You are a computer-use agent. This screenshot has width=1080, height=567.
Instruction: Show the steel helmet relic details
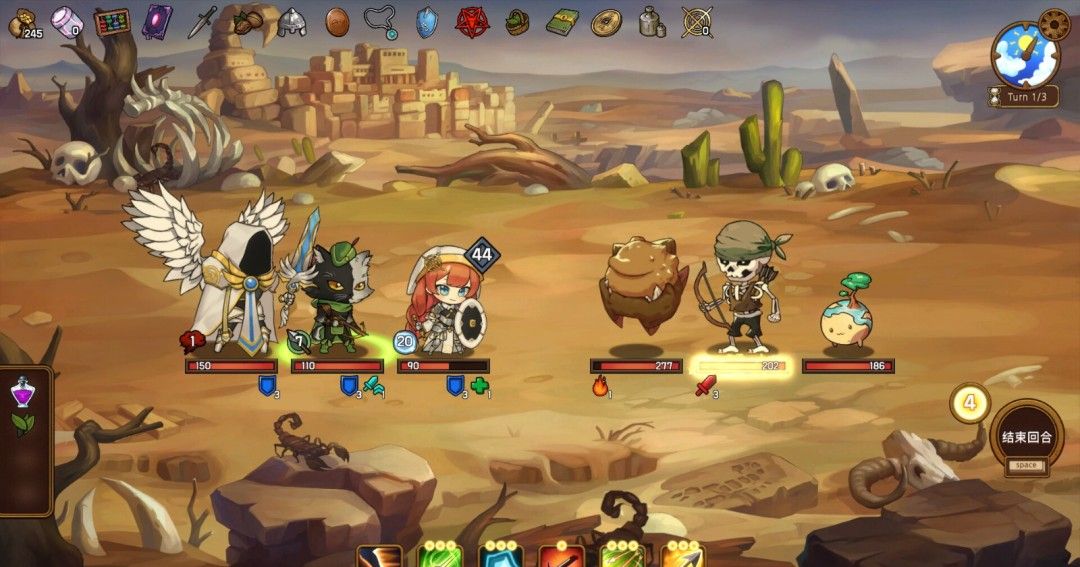click(x=291, y=22)
